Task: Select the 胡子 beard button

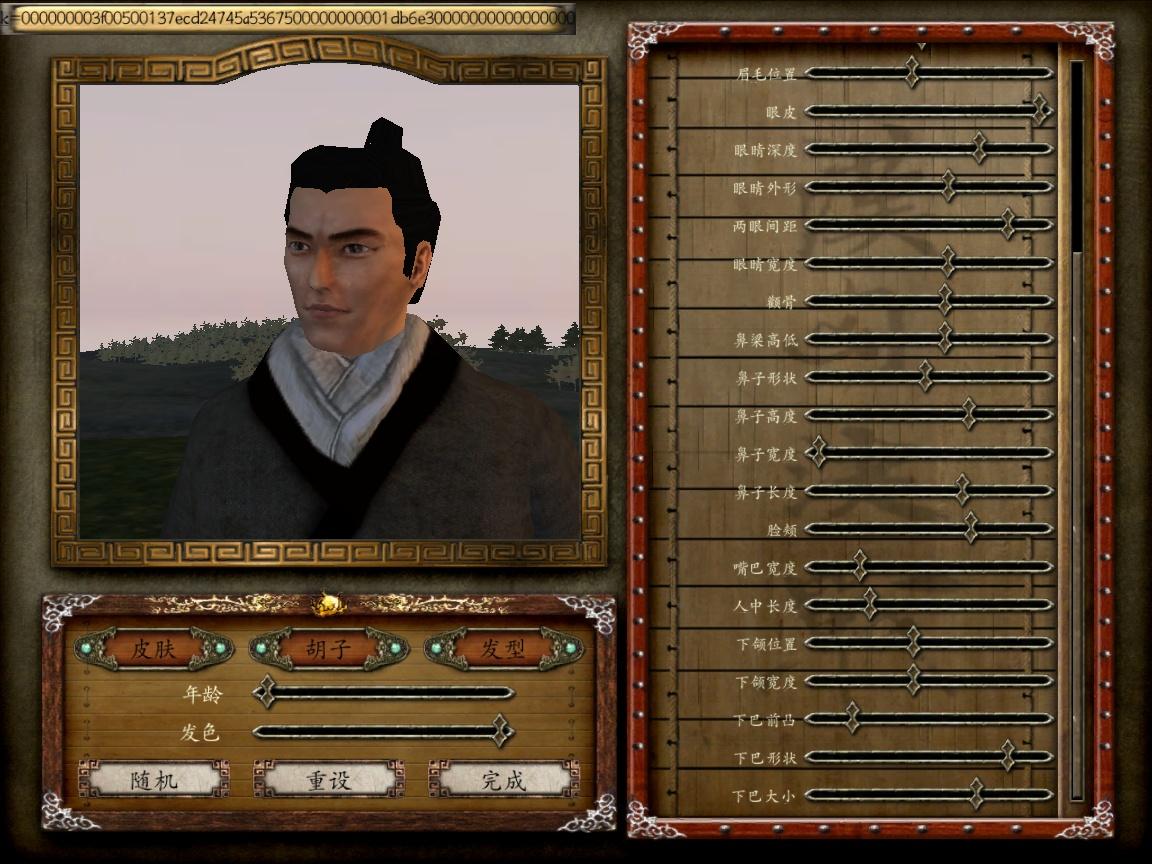Action: [328, 649]
